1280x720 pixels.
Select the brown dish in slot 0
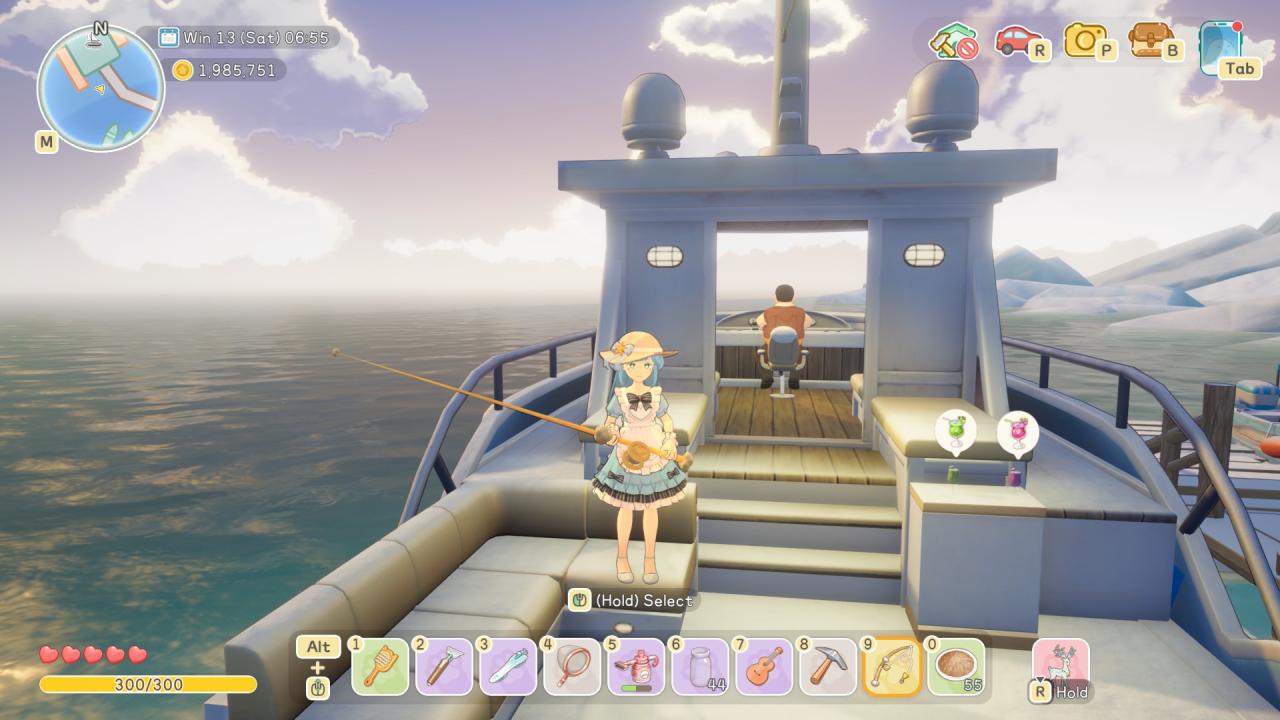(956, 667)
